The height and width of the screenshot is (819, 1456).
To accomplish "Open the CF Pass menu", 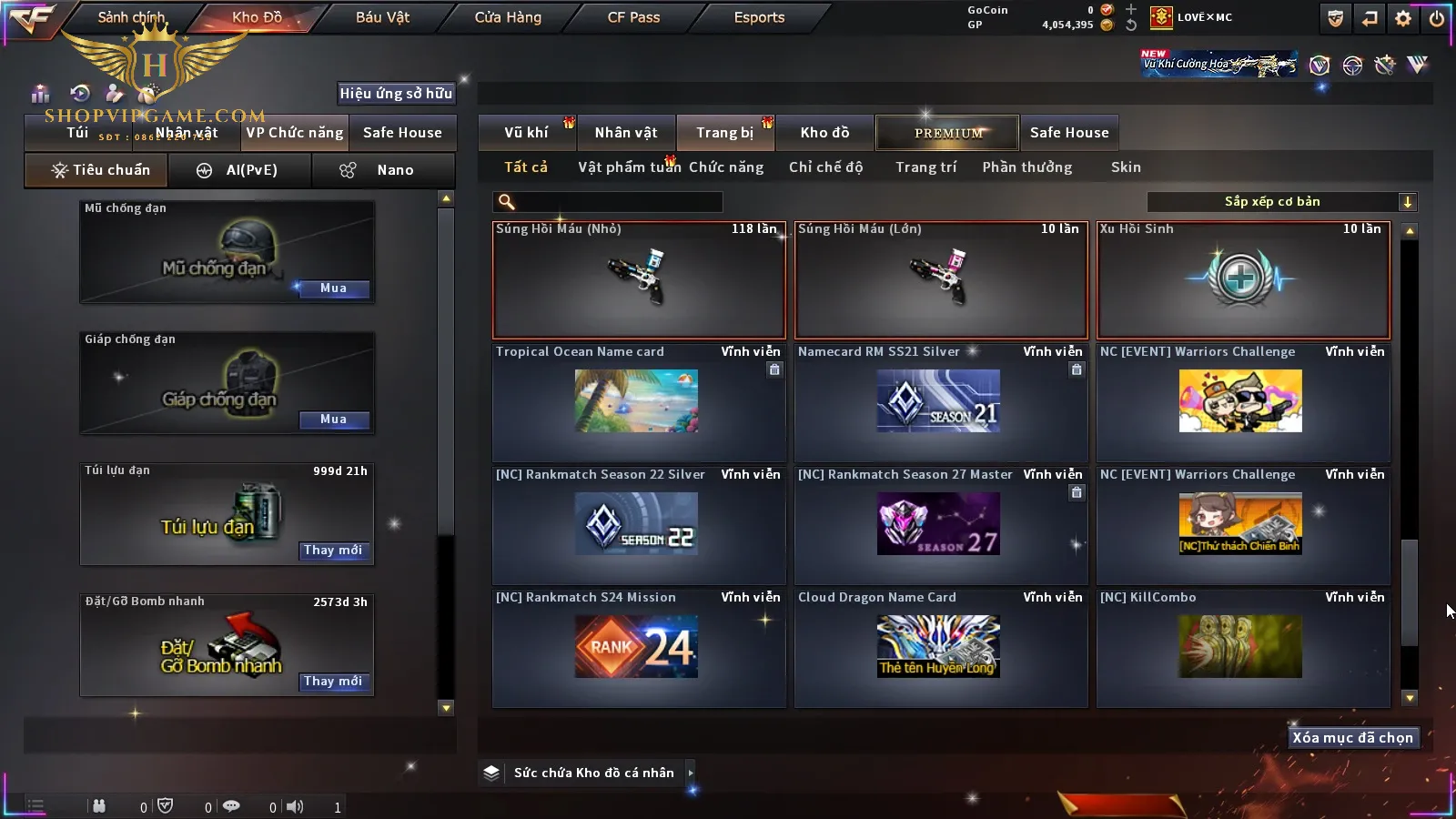I will click(633, 17).
